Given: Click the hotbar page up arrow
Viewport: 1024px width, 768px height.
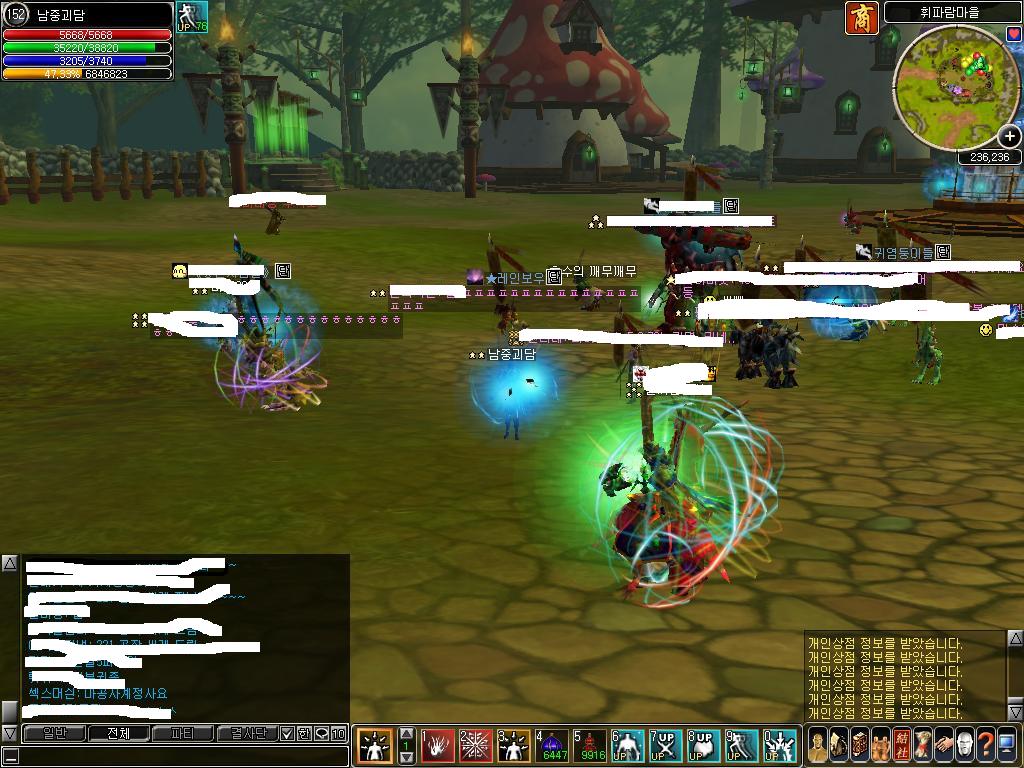Looking at the screenshot, I should tap(406, 735).
